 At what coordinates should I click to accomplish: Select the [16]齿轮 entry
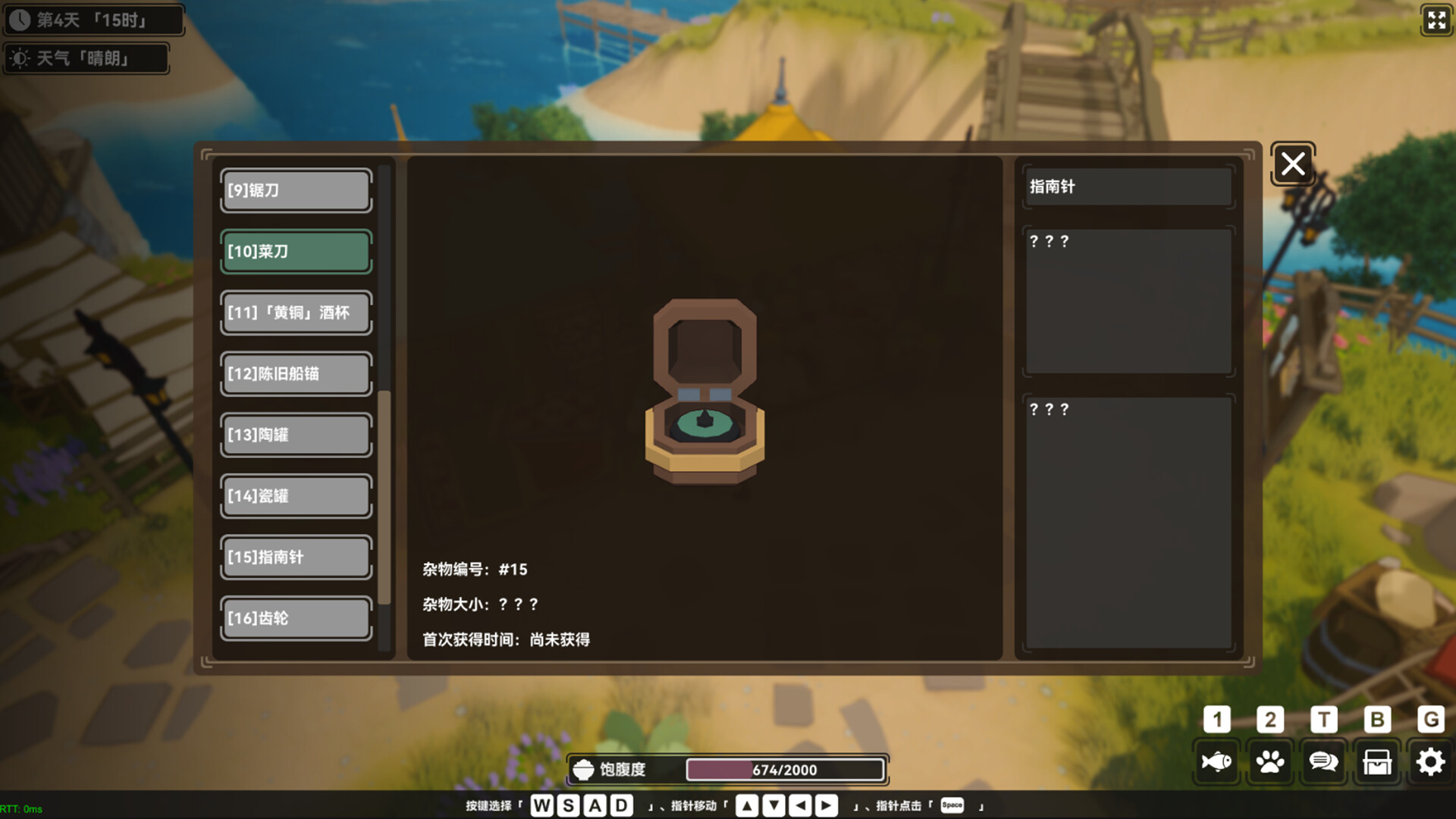(x=295, y=618)
